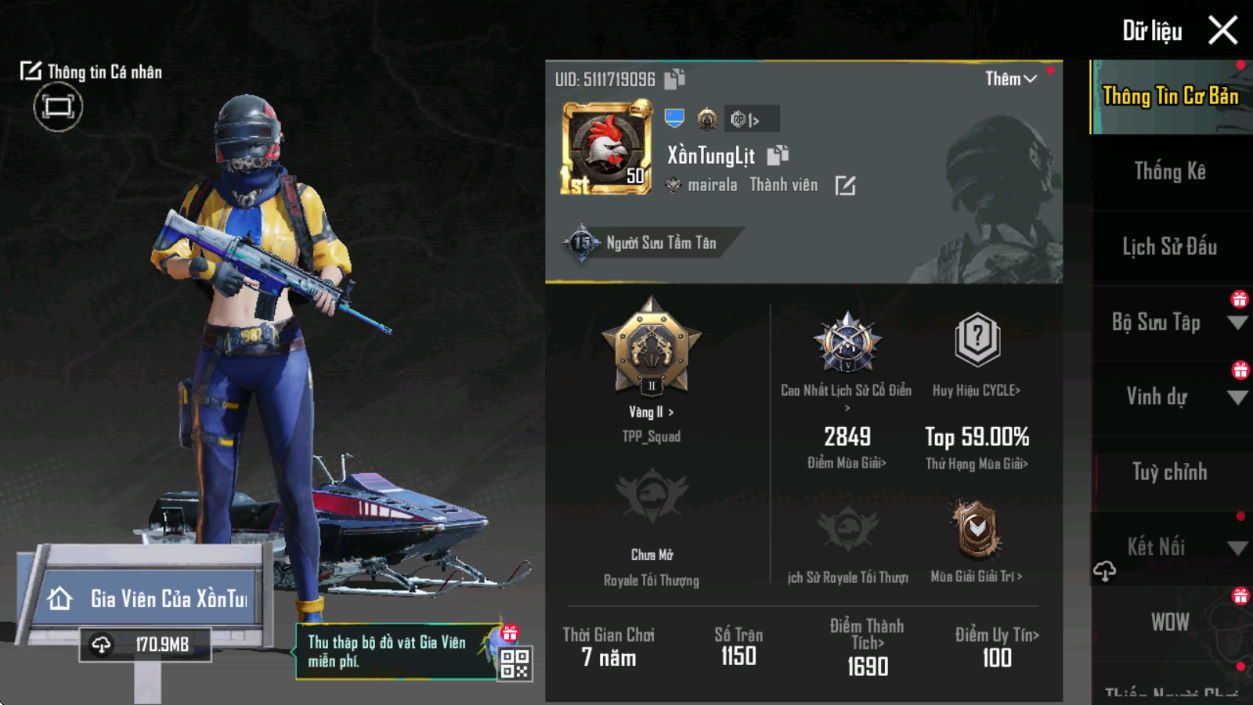Image resolution: width=1253 pixels, height=705 pixels.
Task: Open the Tuỳ chỉnh tab
Action: point(1169,472)
